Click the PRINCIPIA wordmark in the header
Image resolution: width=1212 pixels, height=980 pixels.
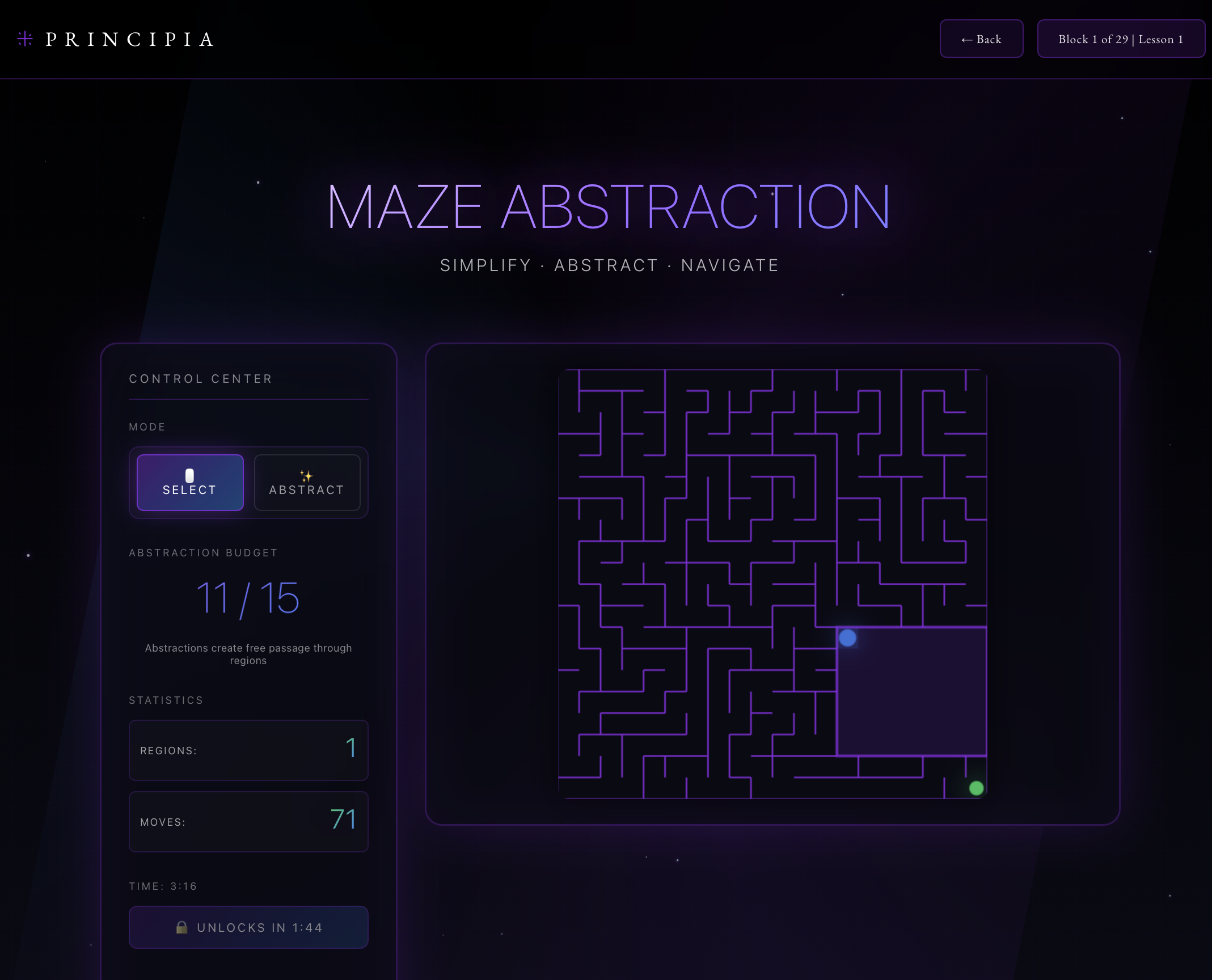tap(129, 39)
